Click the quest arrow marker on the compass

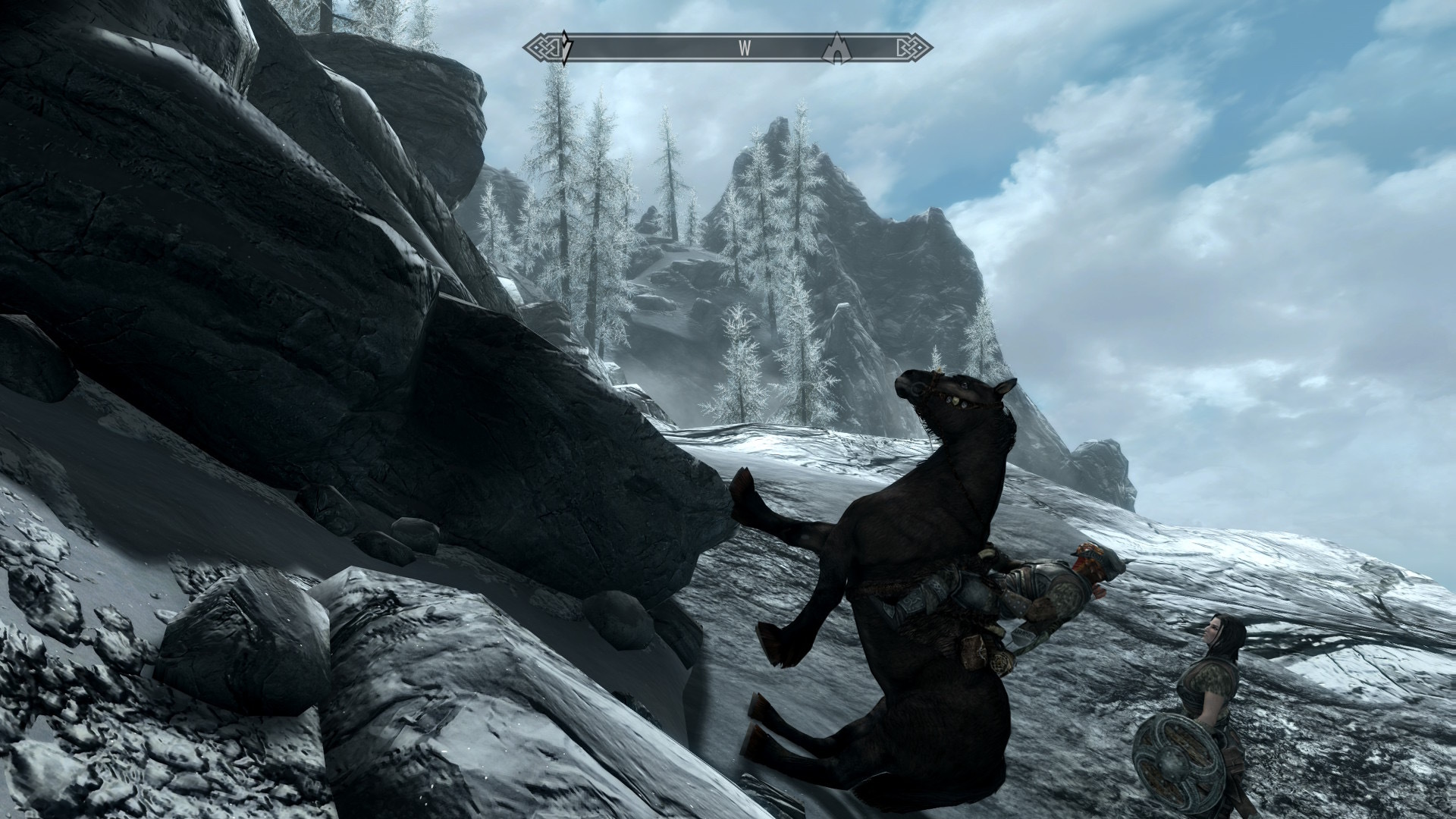[x=566, y=49]
